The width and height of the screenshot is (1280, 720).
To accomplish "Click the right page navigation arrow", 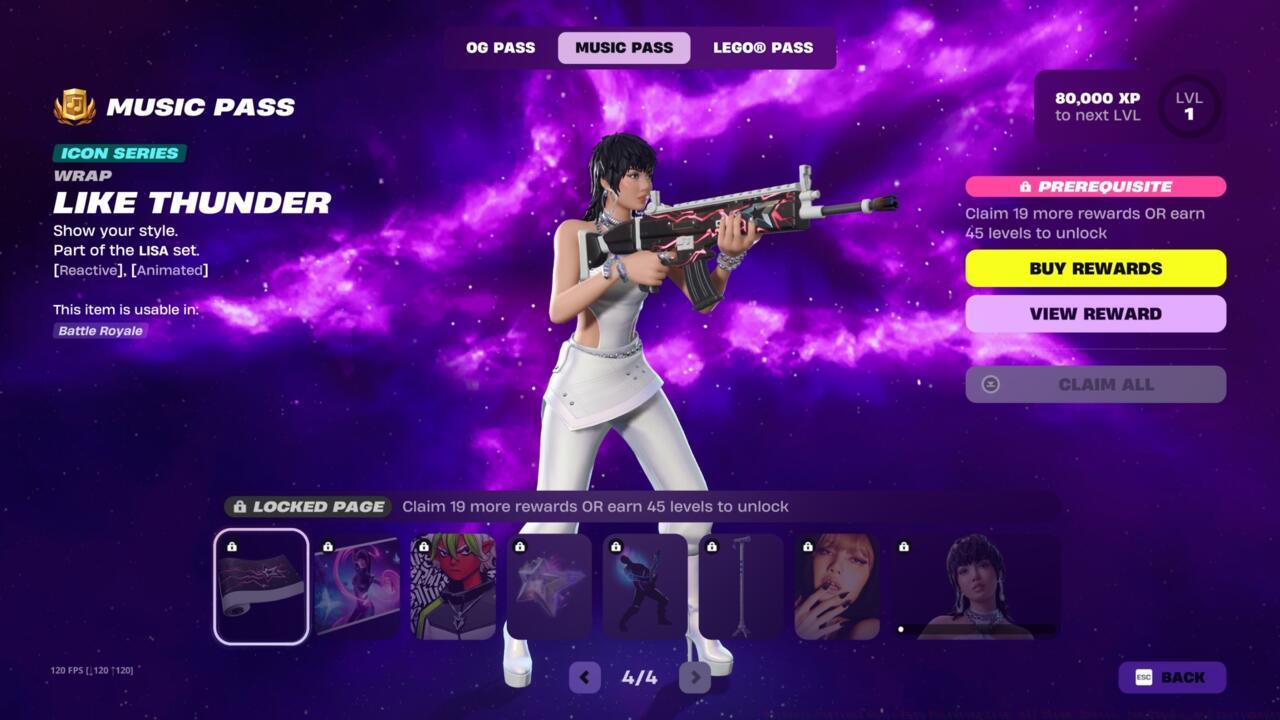I will (695, 677).
